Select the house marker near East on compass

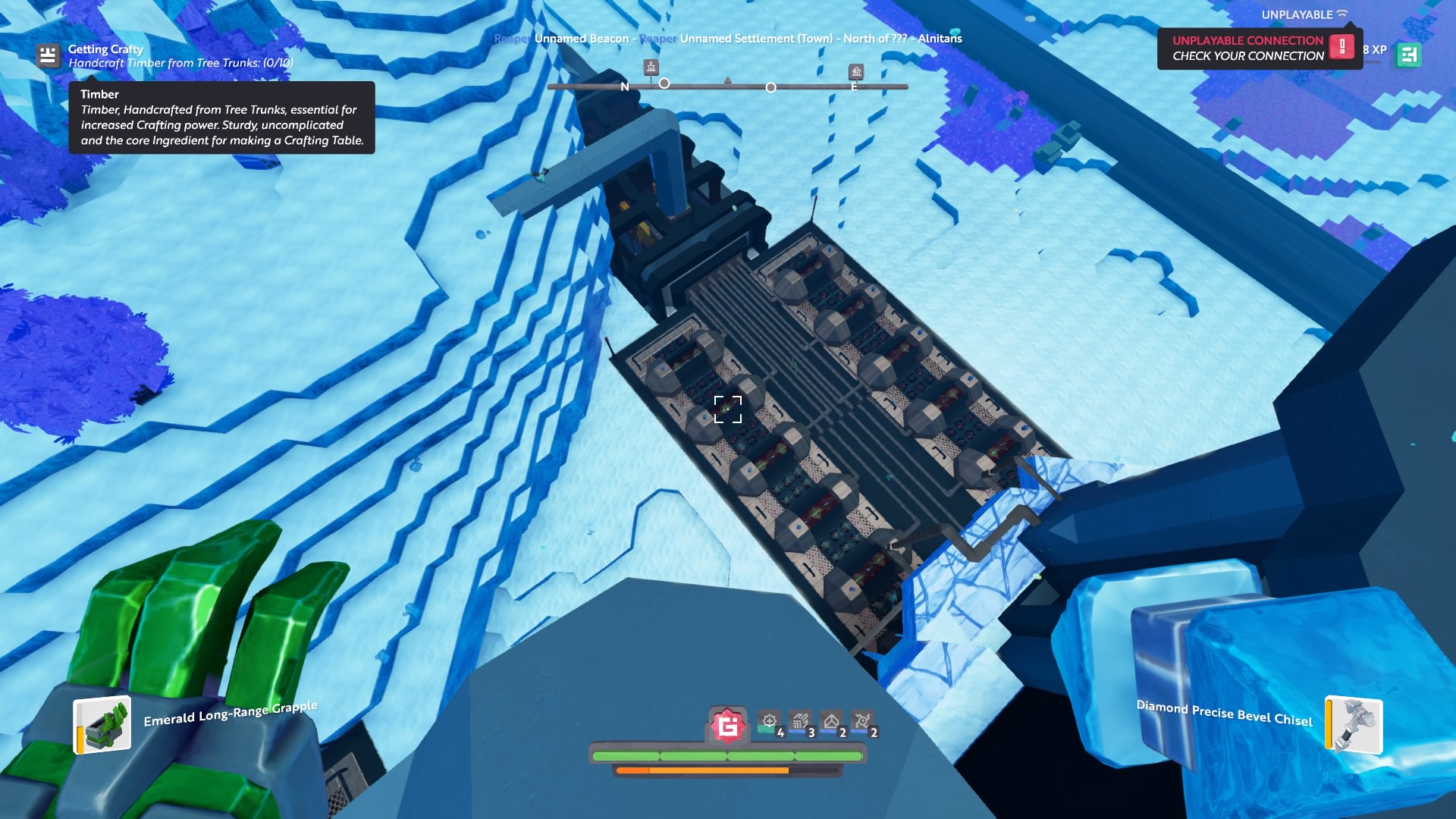pyautogui.click(x=856, y=72)
